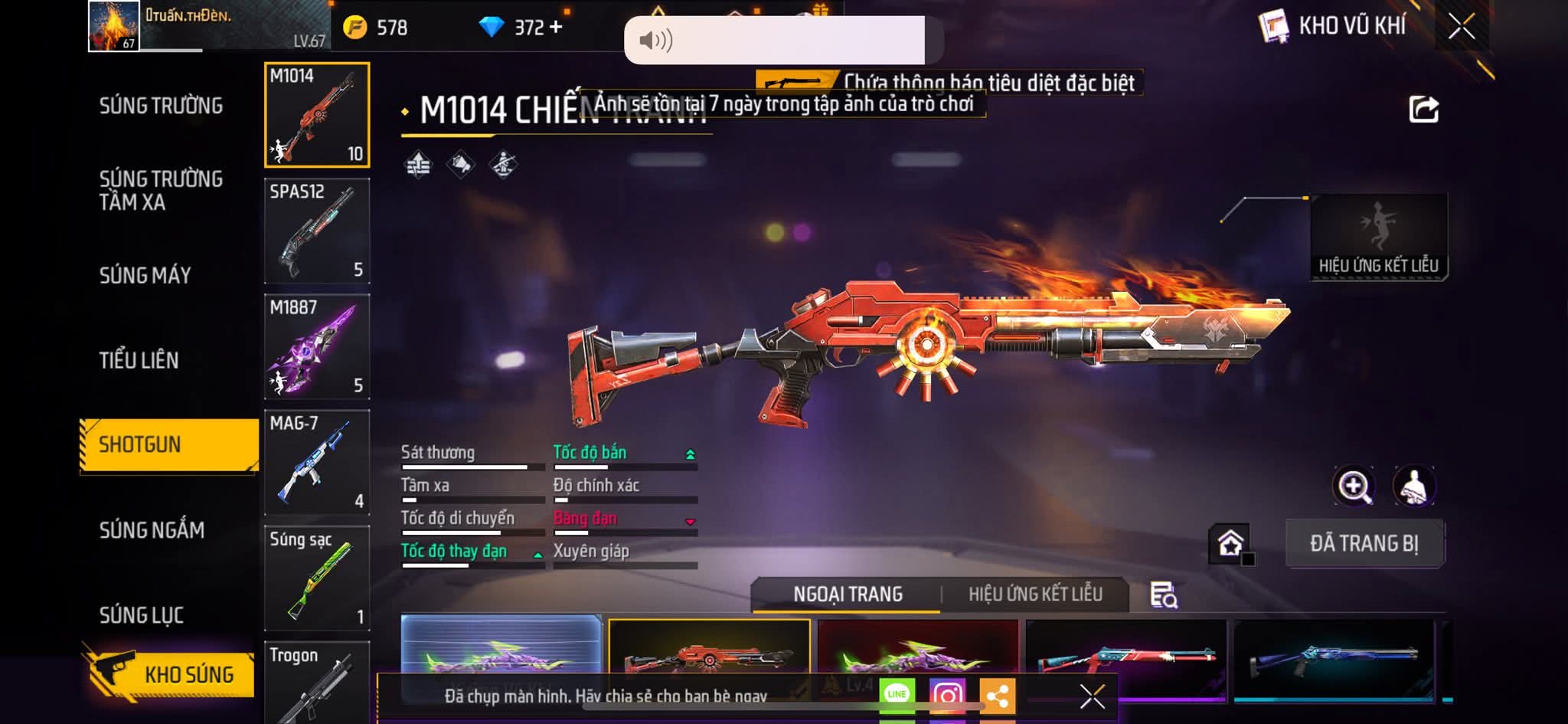Pick the Súng sạc weapon tile
The width and height of the screenshot is (1568, 724).
[x=317, y=578]
